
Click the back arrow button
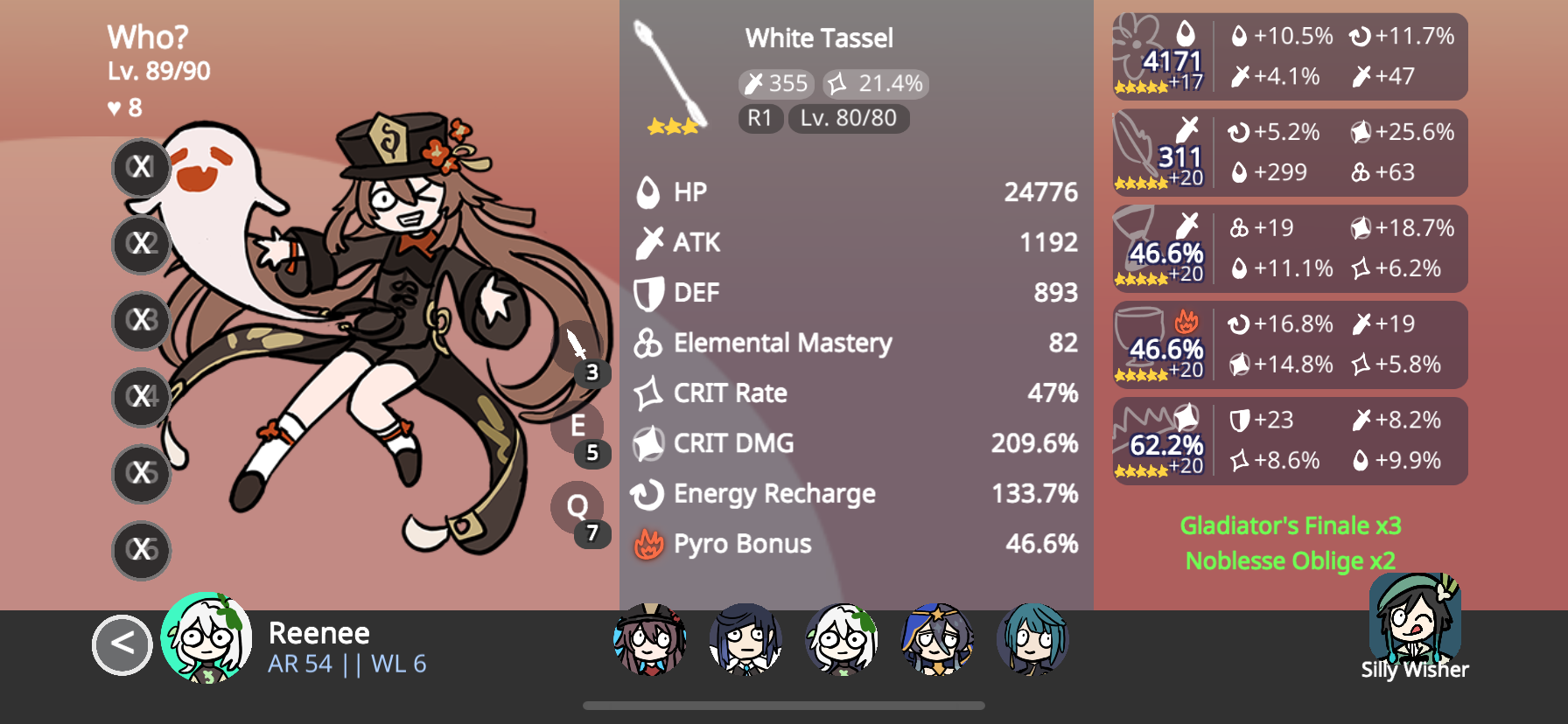(122, 645)
